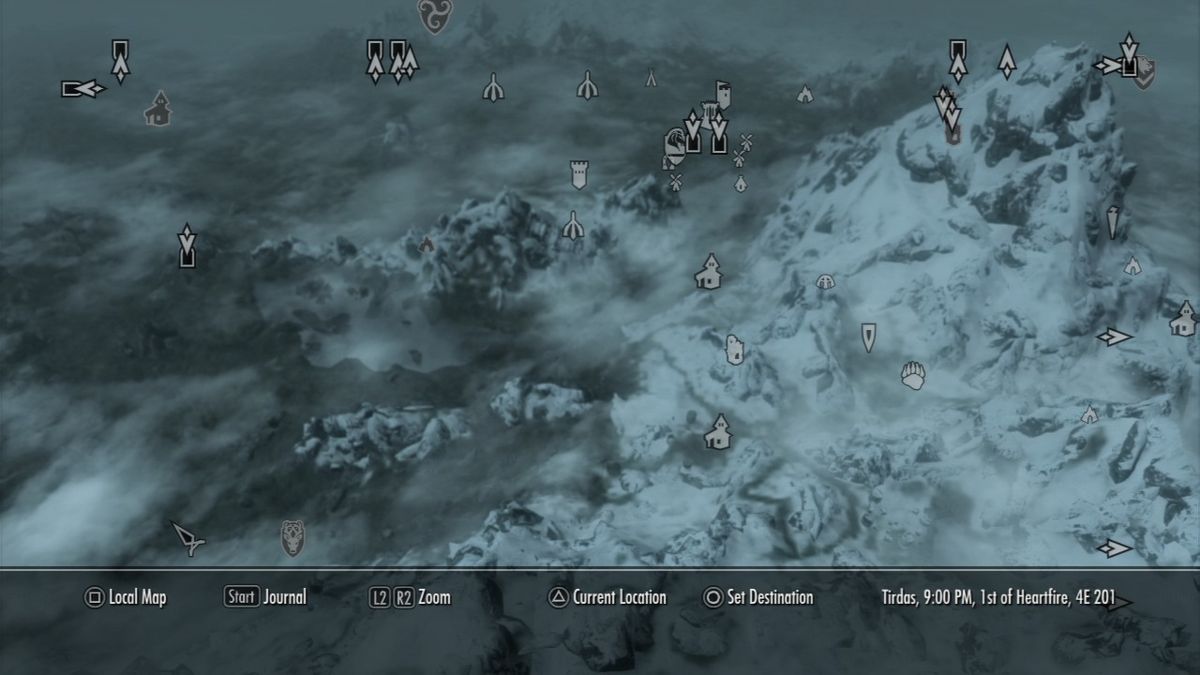Select the flagged watchtower marker

pyautogui.click(x=723, y=94)
